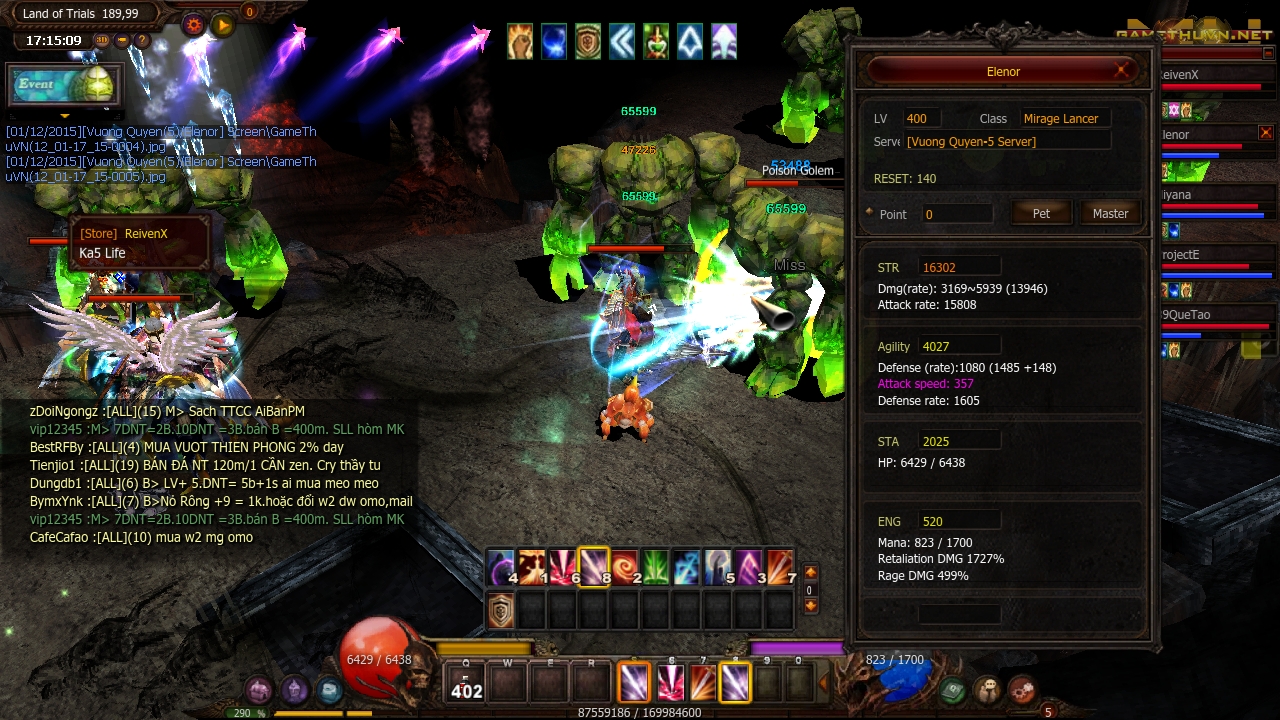Click the Point value field in the stats panel
This screenshot has height=720, width=1280.
[956, 213]
